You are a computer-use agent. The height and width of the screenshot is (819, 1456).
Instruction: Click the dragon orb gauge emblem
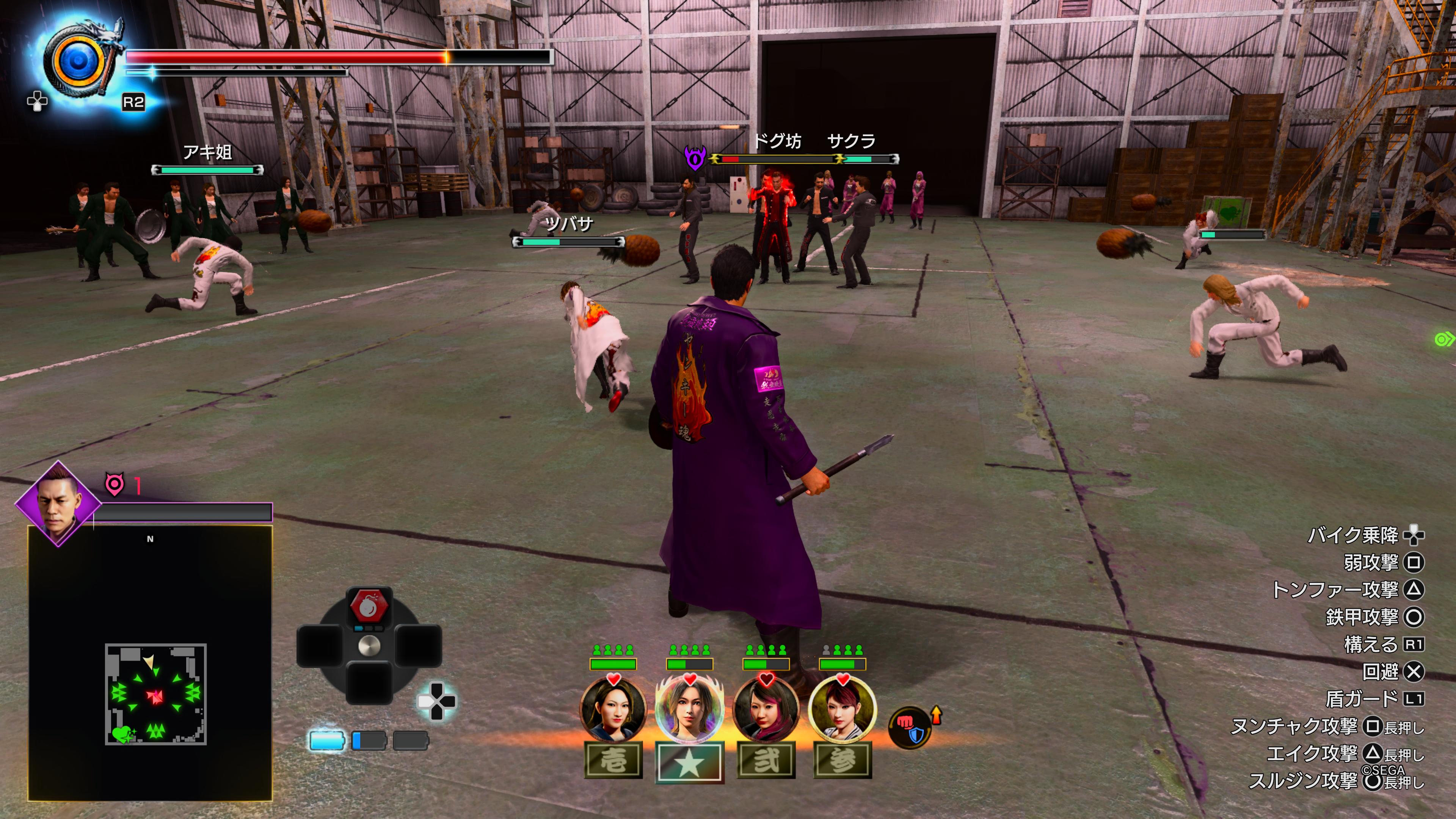[x=79, y=61]
